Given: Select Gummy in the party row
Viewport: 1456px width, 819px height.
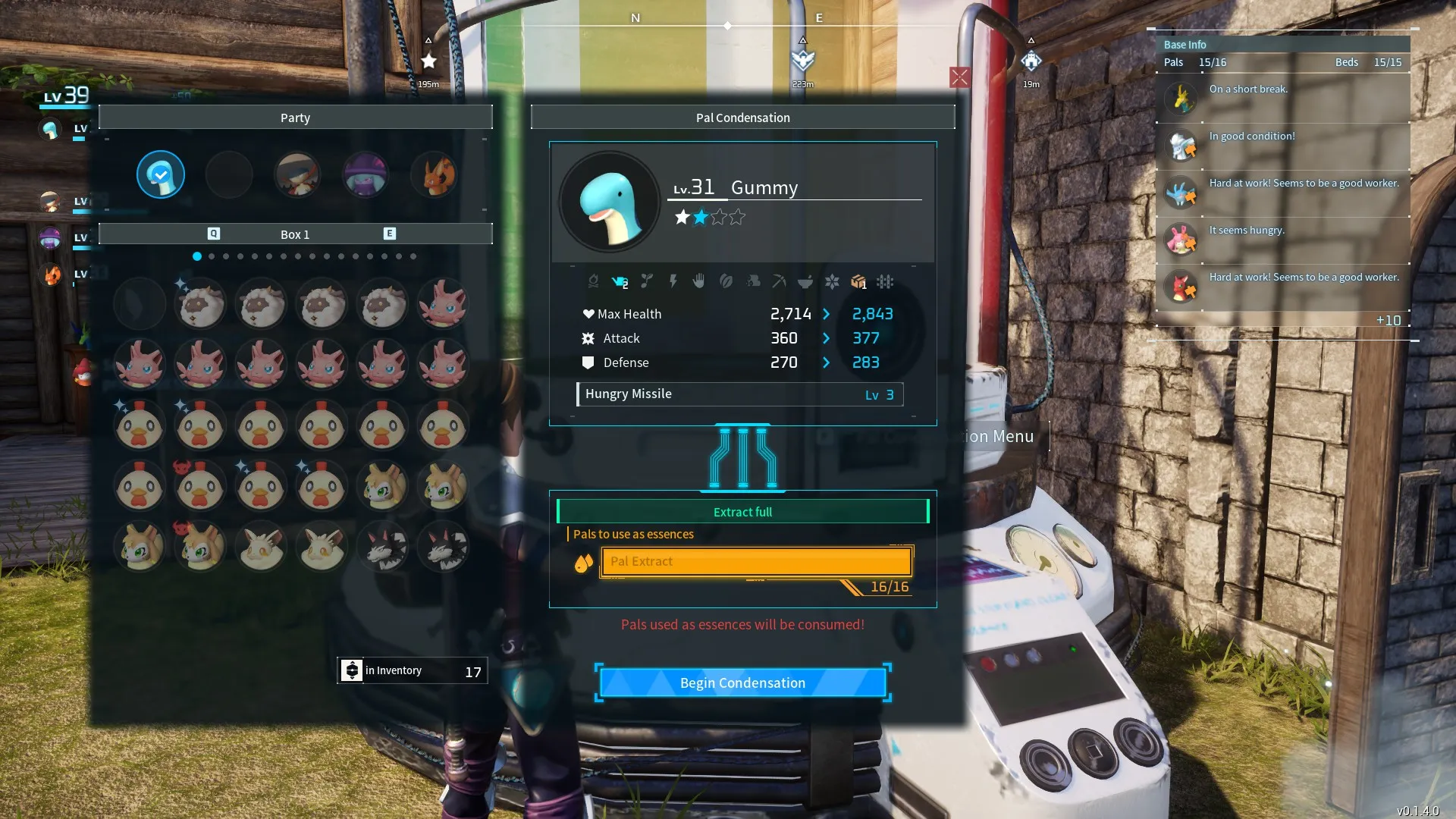Looking at the screenshot, I should (x=161, y=175).
